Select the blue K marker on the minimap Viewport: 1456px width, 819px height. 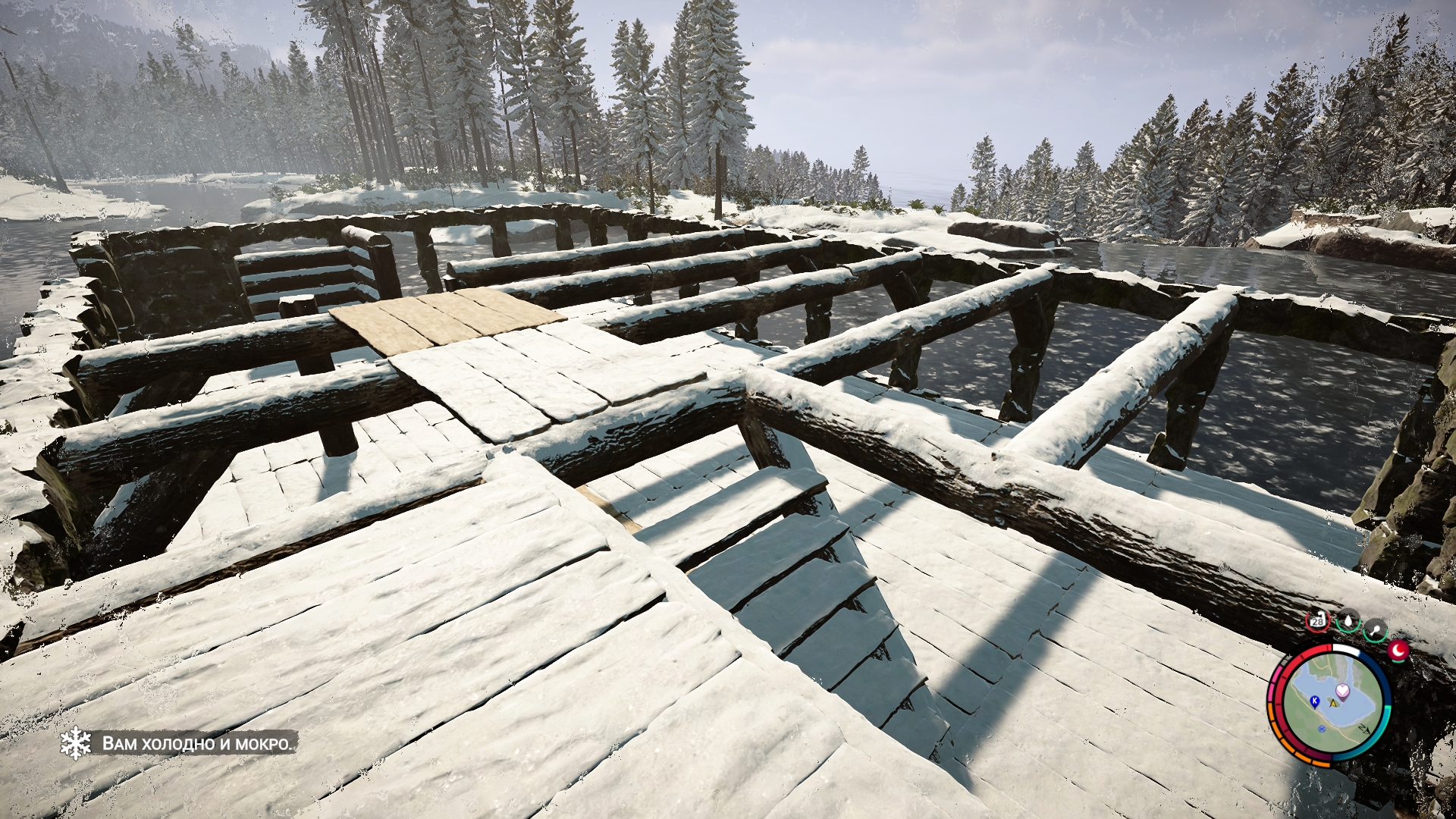click(1314, 700)
